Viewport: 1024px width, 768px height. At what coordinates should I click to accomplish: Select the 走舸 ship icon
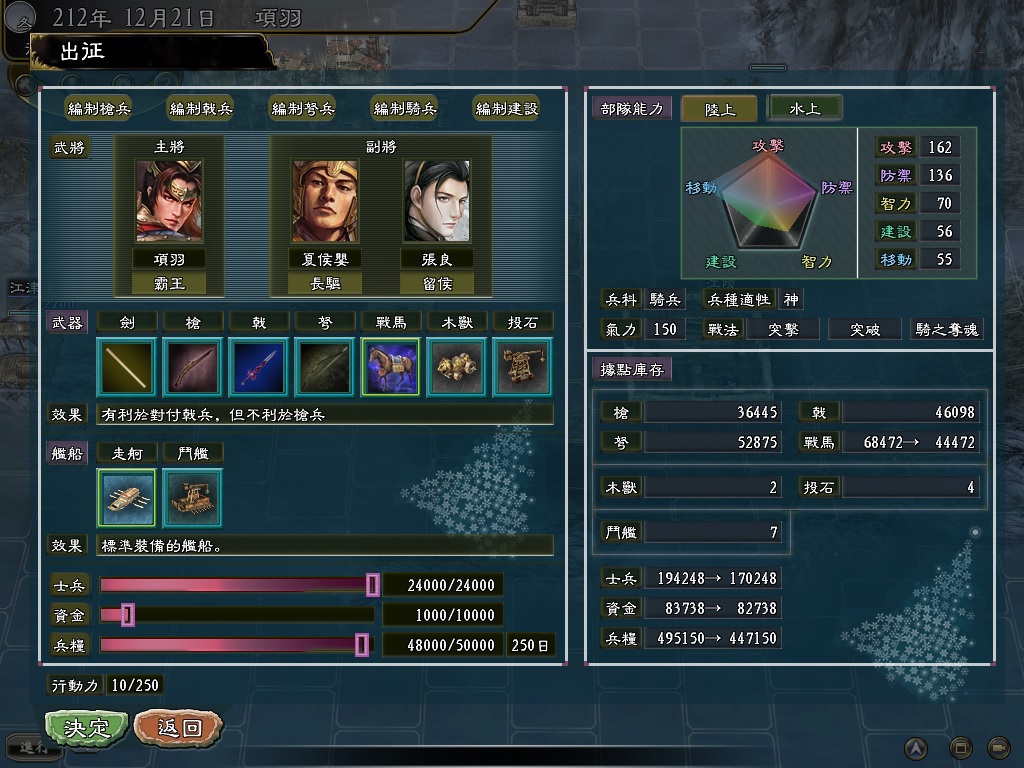[x=127, y=497]
